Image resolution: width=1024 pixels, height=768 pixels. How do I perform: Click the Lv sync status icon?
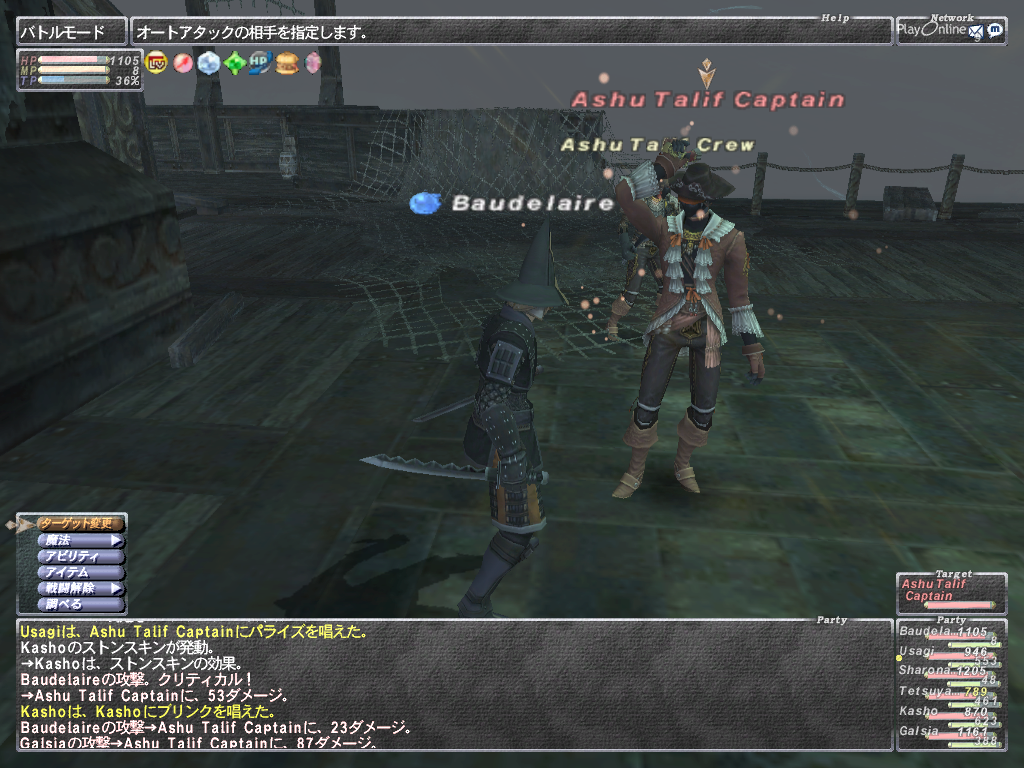click(x=157, y=63)
